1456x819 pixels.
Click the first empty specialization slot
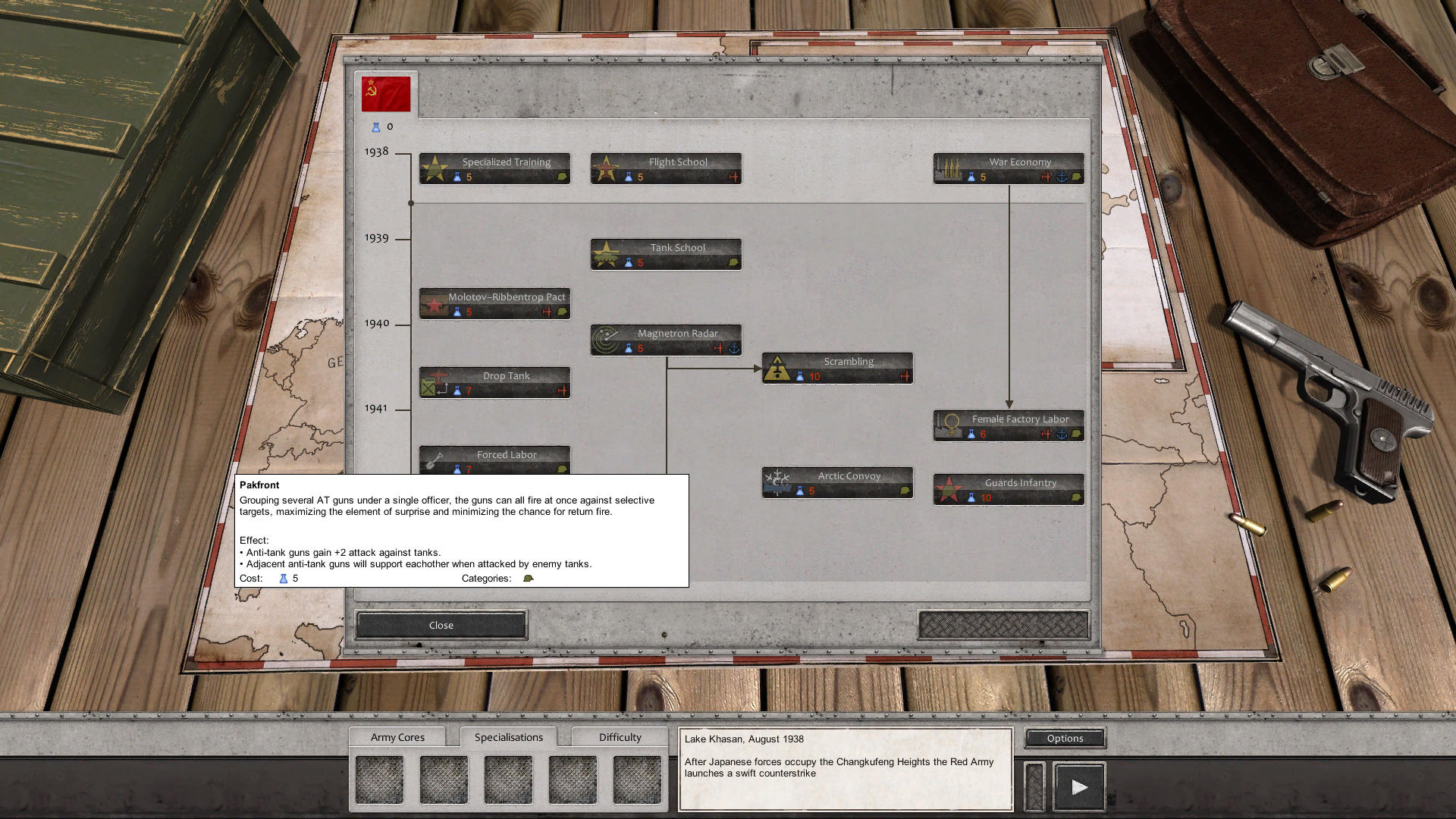point(379,778)
